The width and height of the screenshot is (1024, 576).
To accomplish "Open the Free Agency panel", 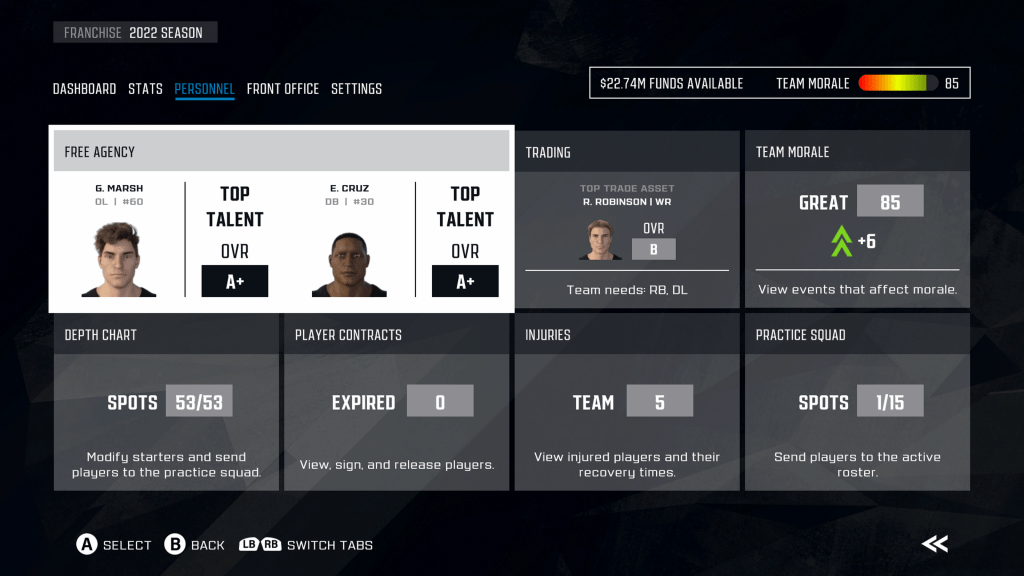I will [281, 152].
